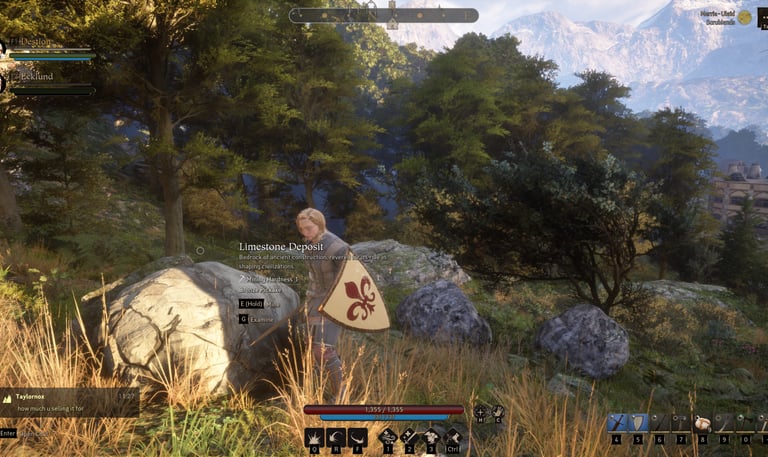Image resolution: width=768 pixels, height=457 pixels.
Task: Select the sword slot in the hotbar
Action: pos(617,423)
